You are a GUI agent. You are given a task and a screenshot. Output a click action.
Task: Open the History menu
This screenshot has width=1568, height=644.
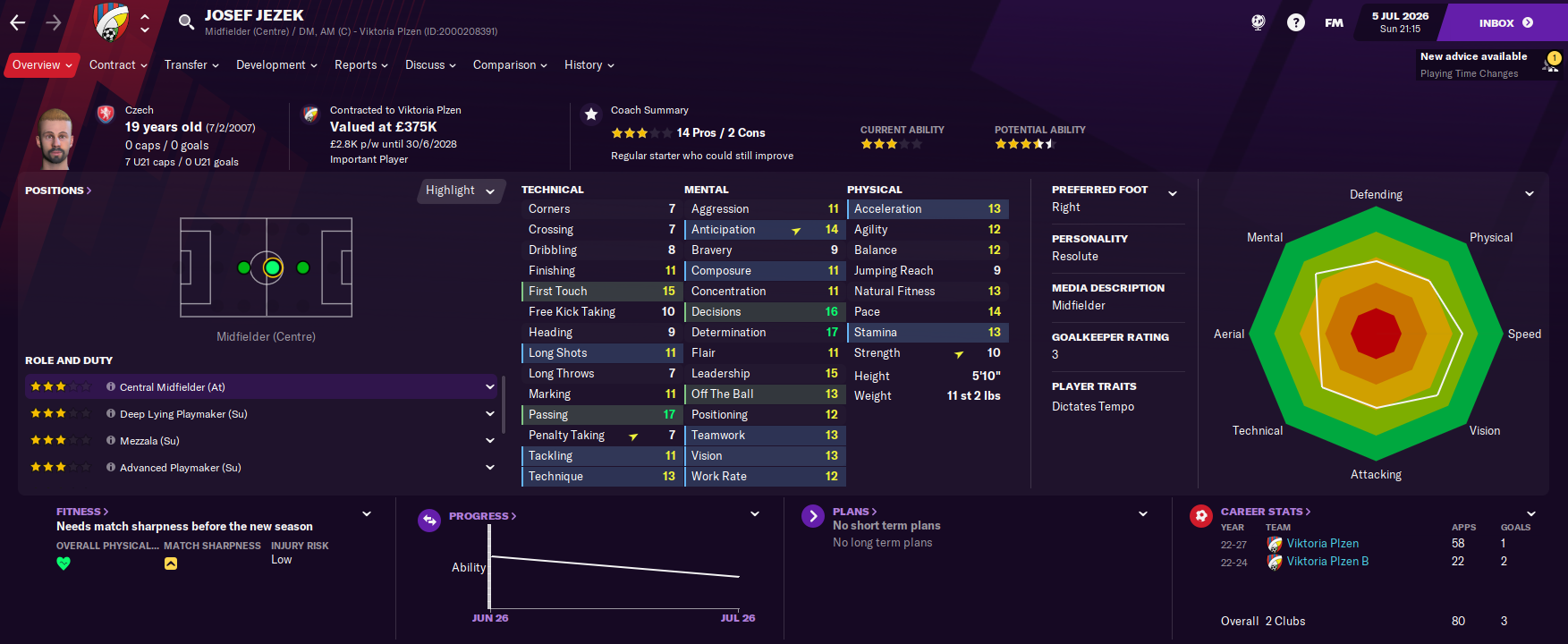click(x=589, y=65)
